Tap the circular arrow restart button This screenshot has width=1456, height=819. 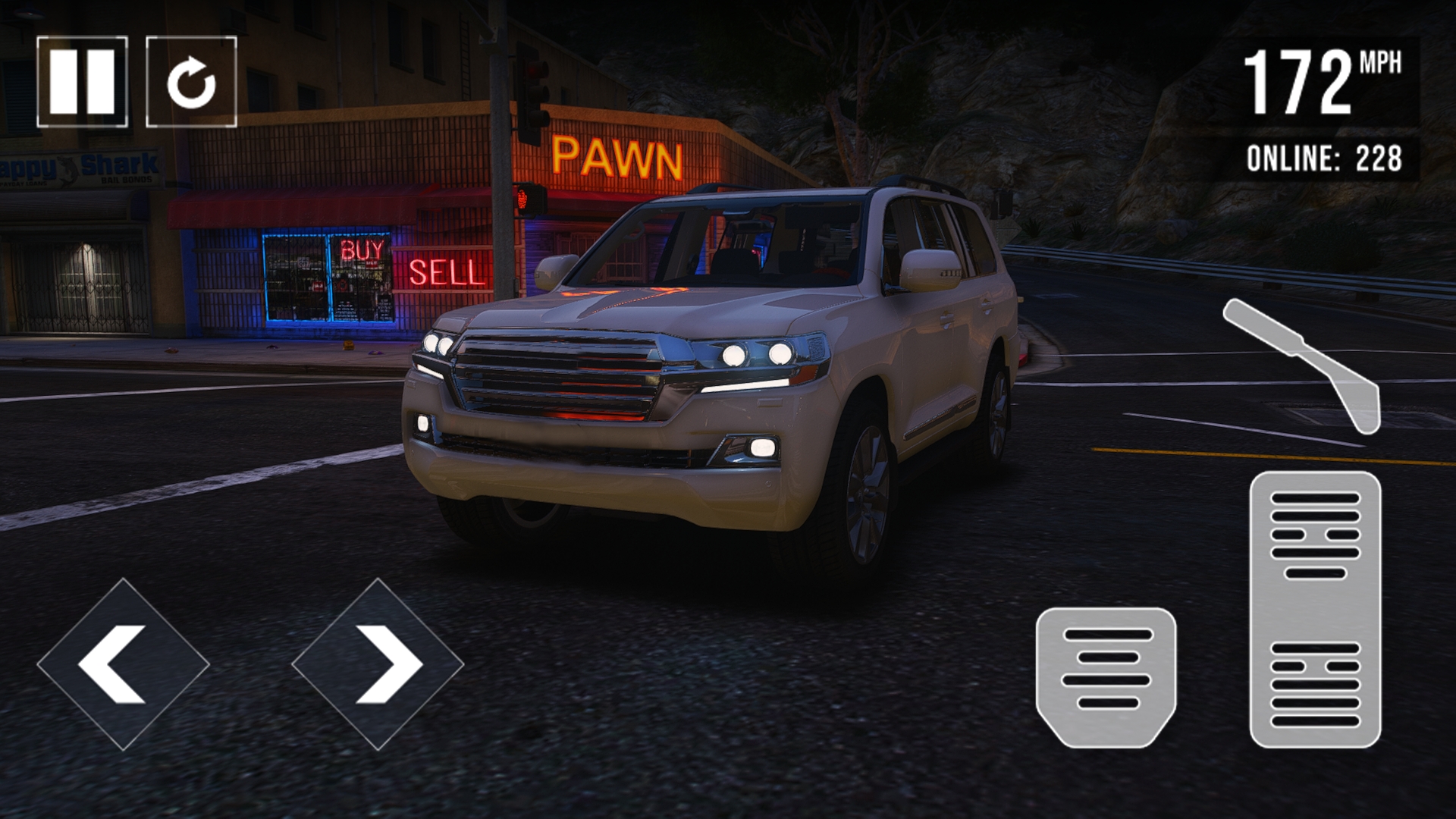(191, 81)
